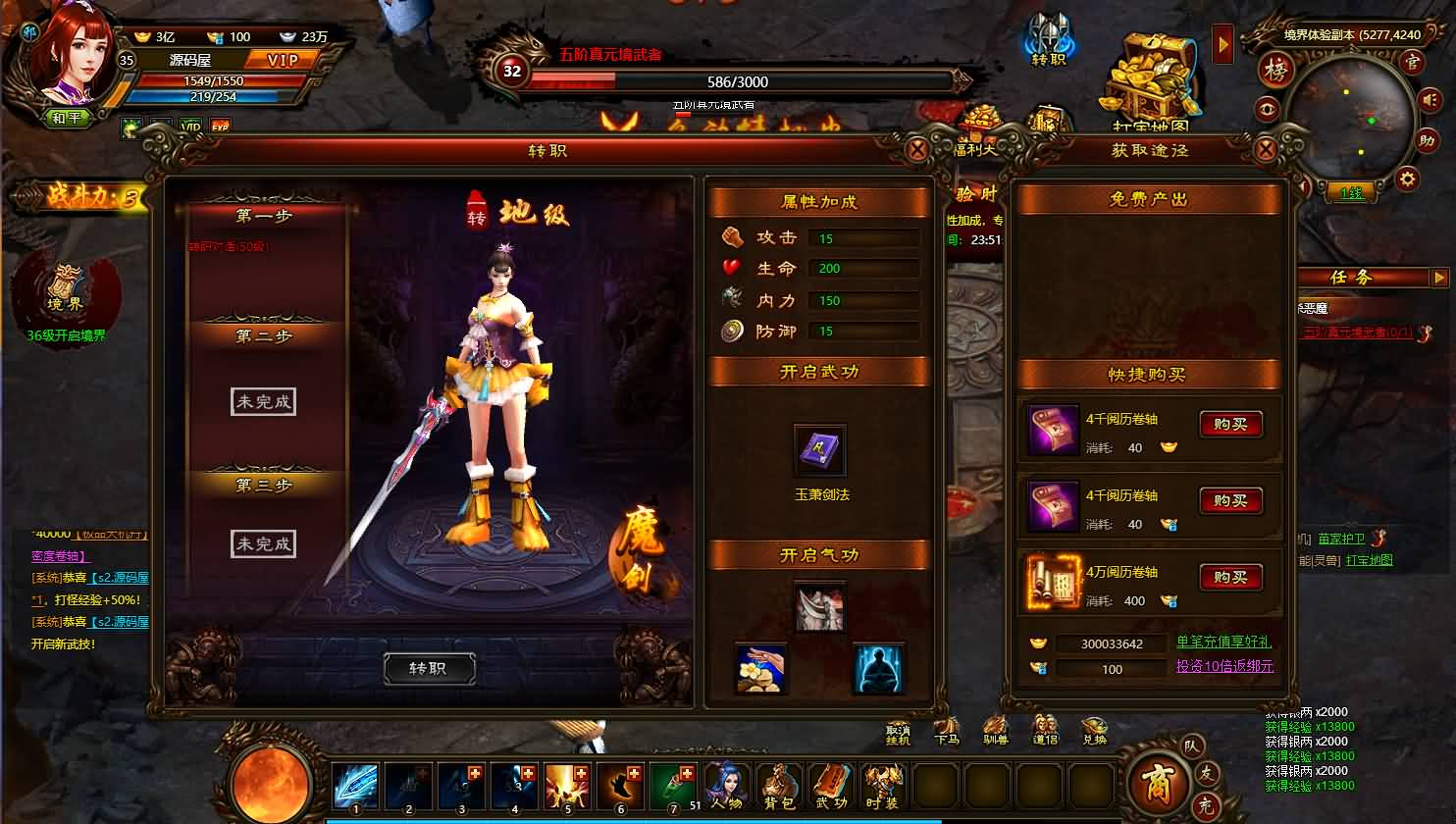1456x824 pixels.
Task: Open the 背包 backpack
Action: tap(779, 785)
